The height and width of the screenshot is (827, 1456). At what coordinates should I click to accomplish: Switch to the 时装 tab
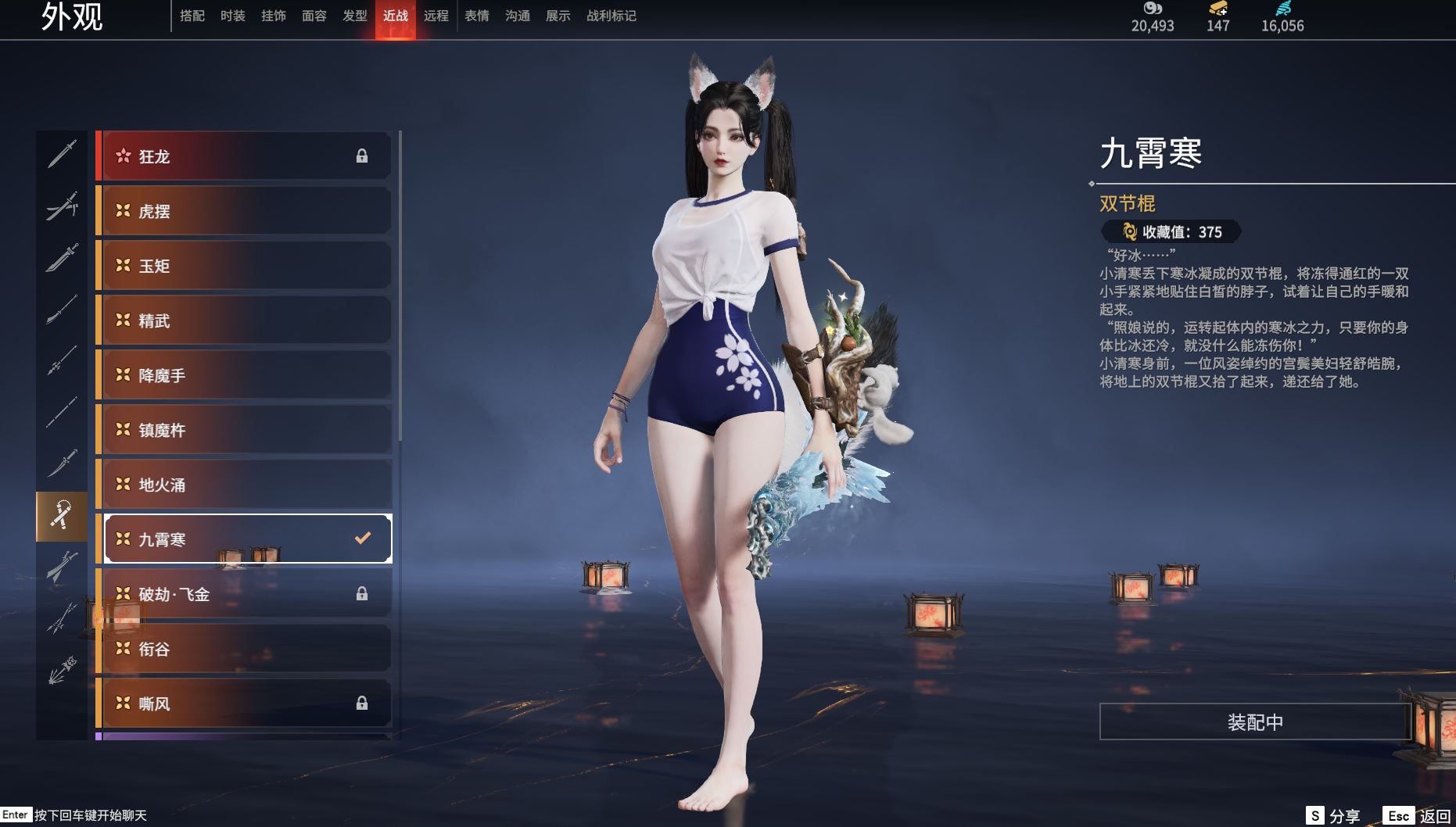[x=232, y=16]
